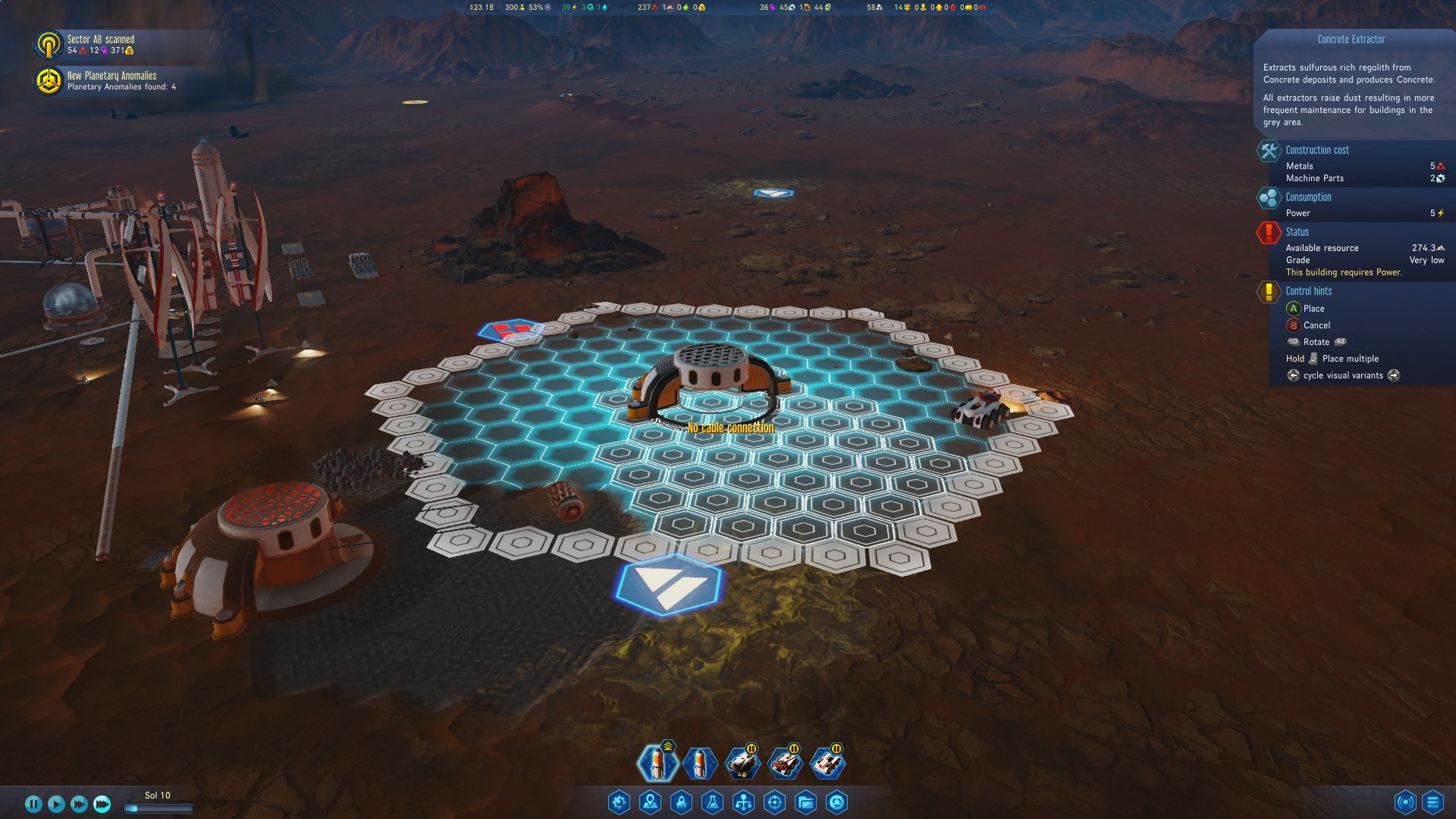The width and height of the screenshot is (1456, 819).
Task: Expand the Status section in side panel
Action: coord(1297,232)
